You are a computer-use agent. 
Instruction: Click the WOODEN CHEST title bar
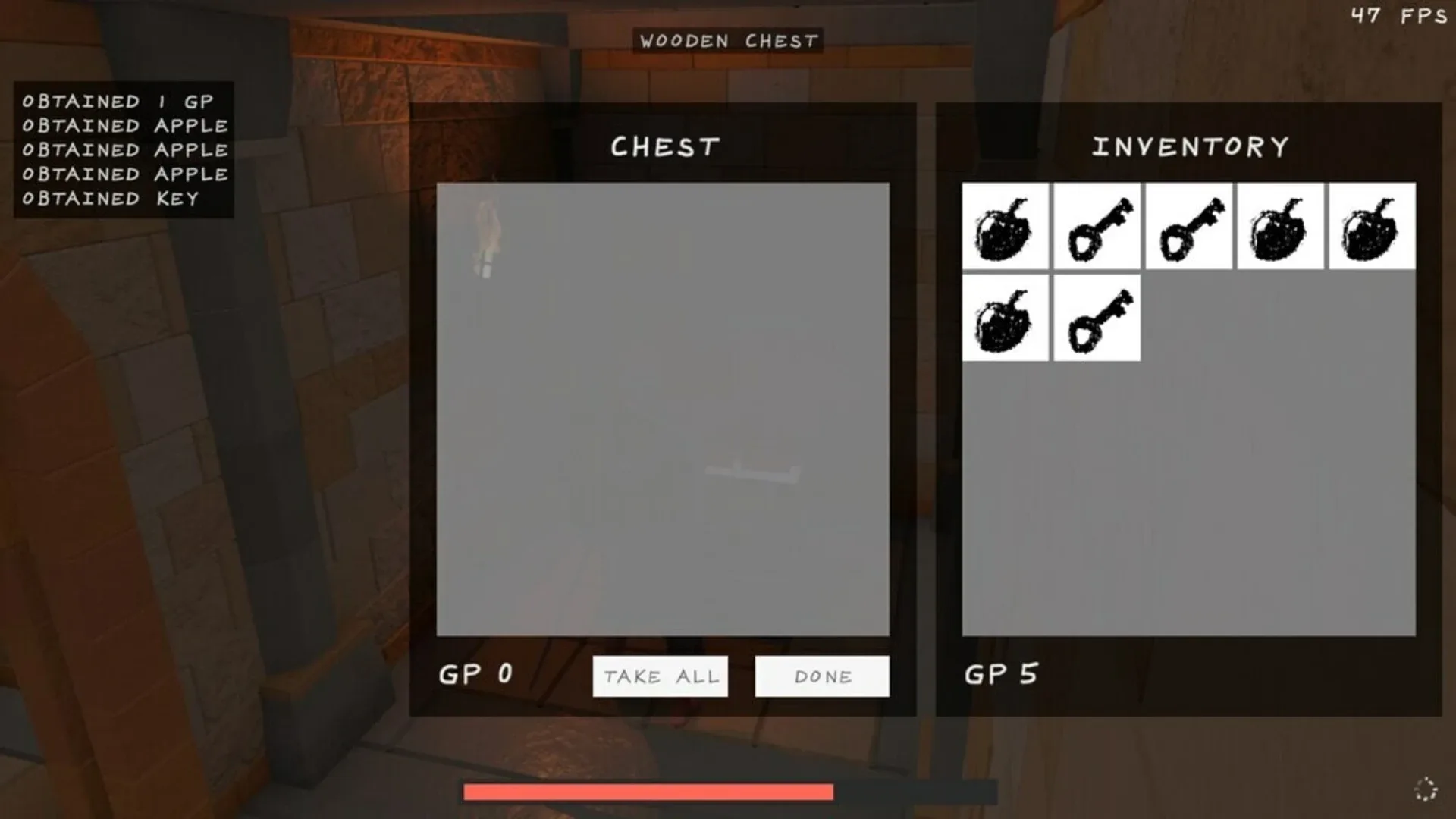[728, 42]
